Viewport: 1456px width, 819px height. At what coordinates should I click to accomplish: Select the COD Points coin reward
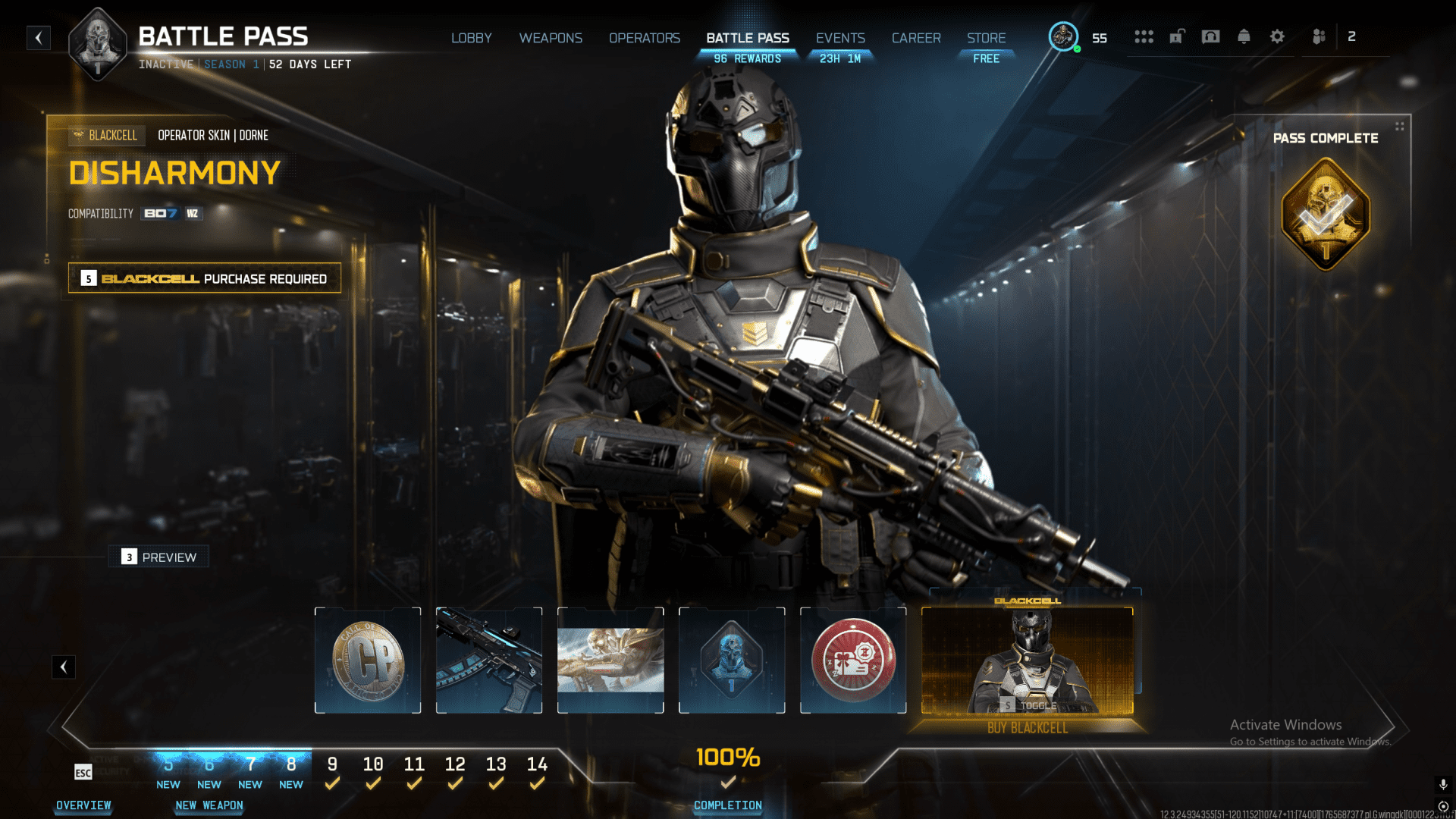(x=368, y=661)
